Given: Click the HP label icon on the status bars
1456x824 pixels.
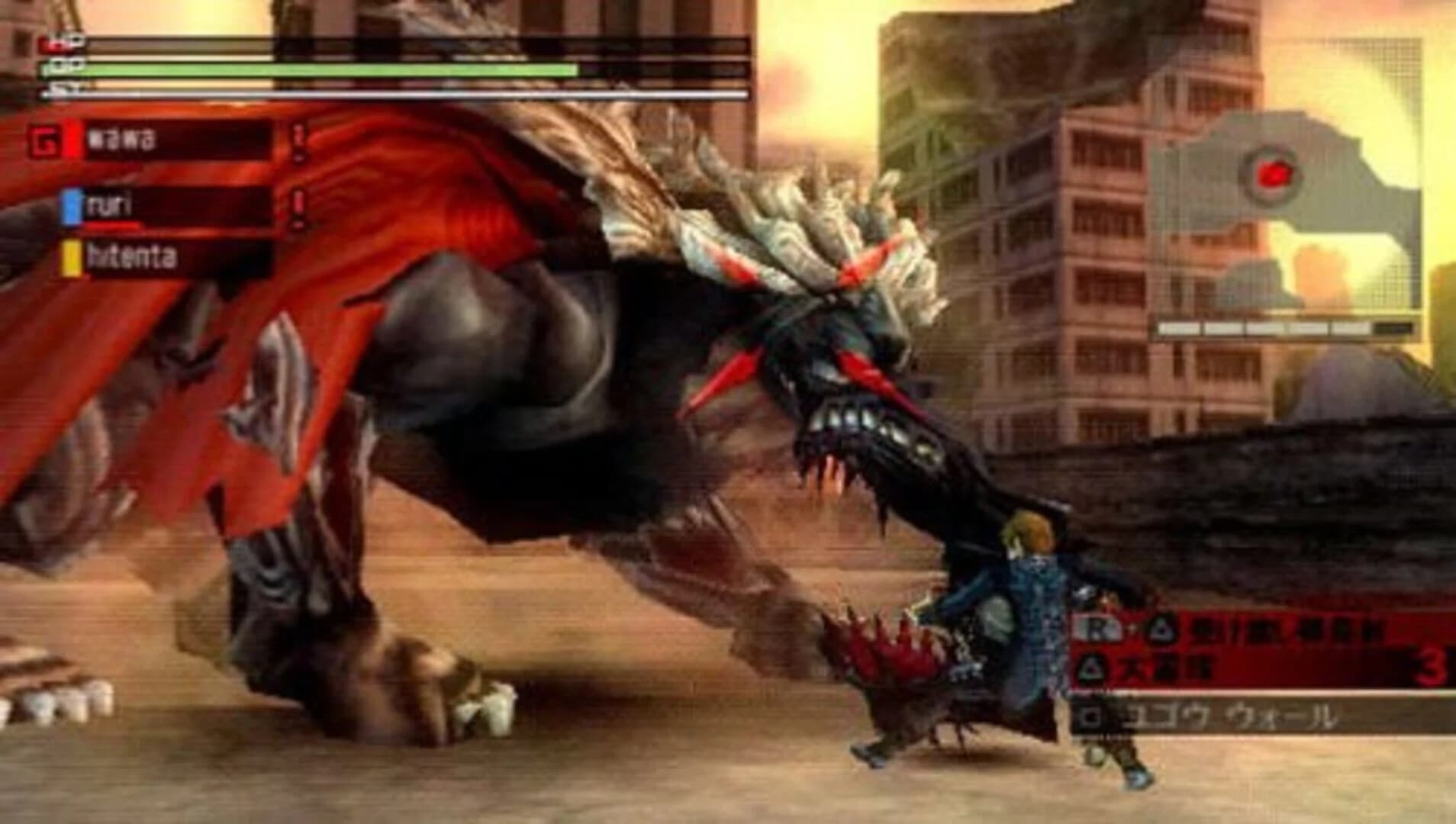Looking at the screenshot, I should [x=57, y=45].
